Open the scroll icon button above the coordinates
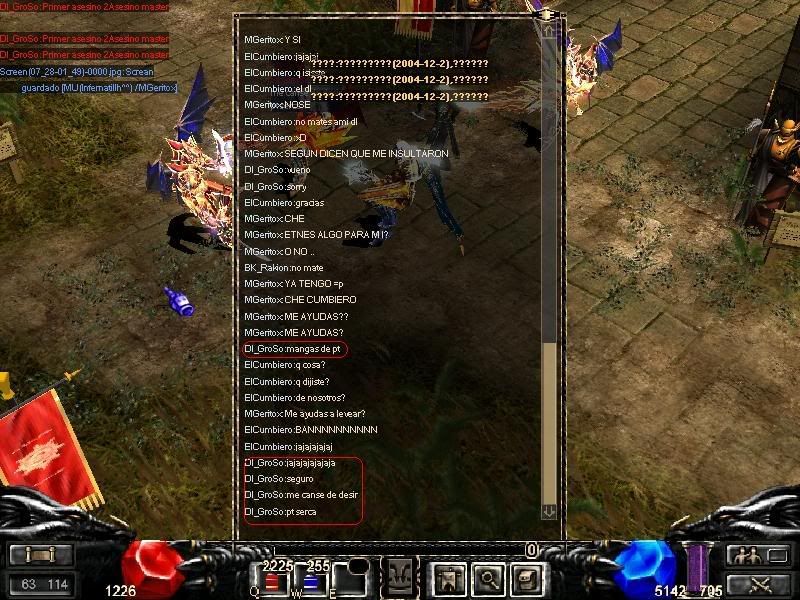The height and width of the screenshot is (600, 800). tap(41, 556)
